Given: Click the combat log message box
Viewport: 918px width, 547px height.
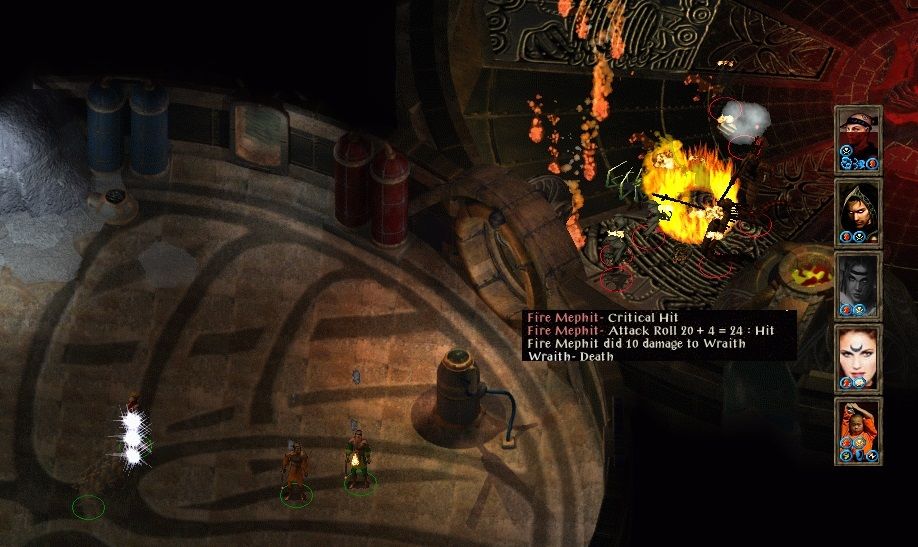Looking at the screenshot, I should point(659,337).
